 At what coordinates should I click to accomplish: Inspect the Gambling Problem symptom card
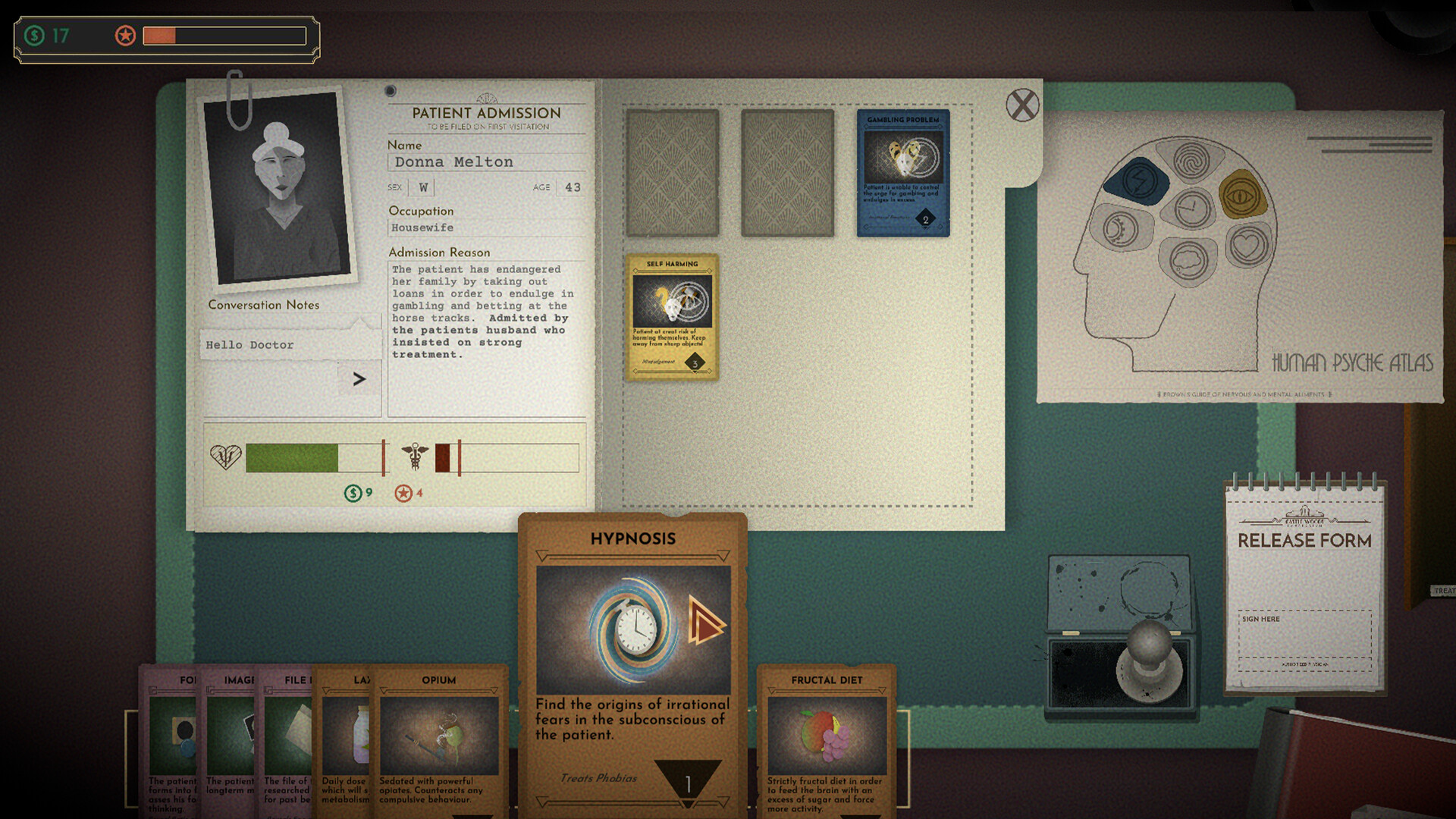(903, 171)
